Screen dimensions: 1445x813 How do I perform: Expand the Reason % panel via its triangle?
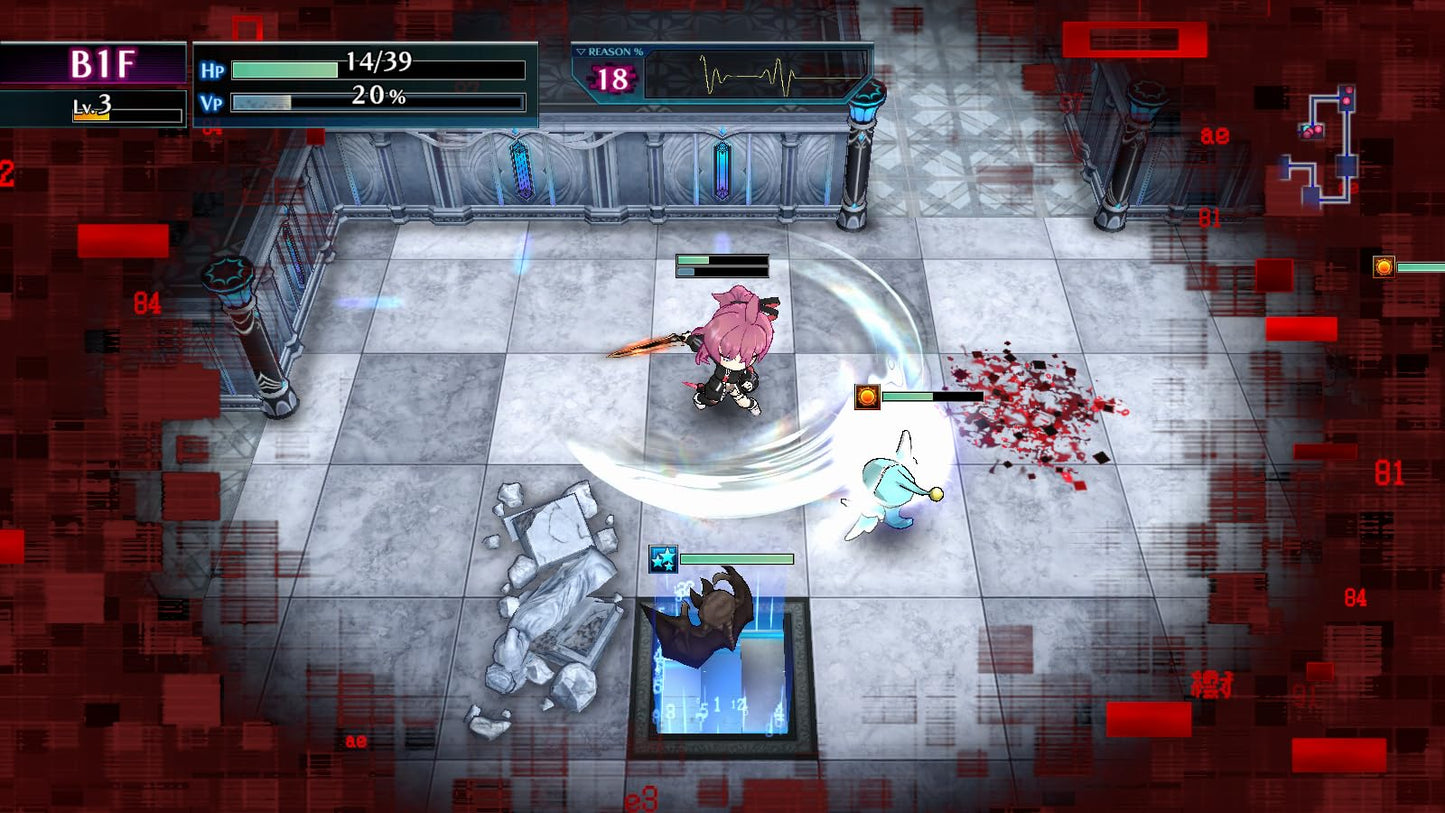pos(581,51)
